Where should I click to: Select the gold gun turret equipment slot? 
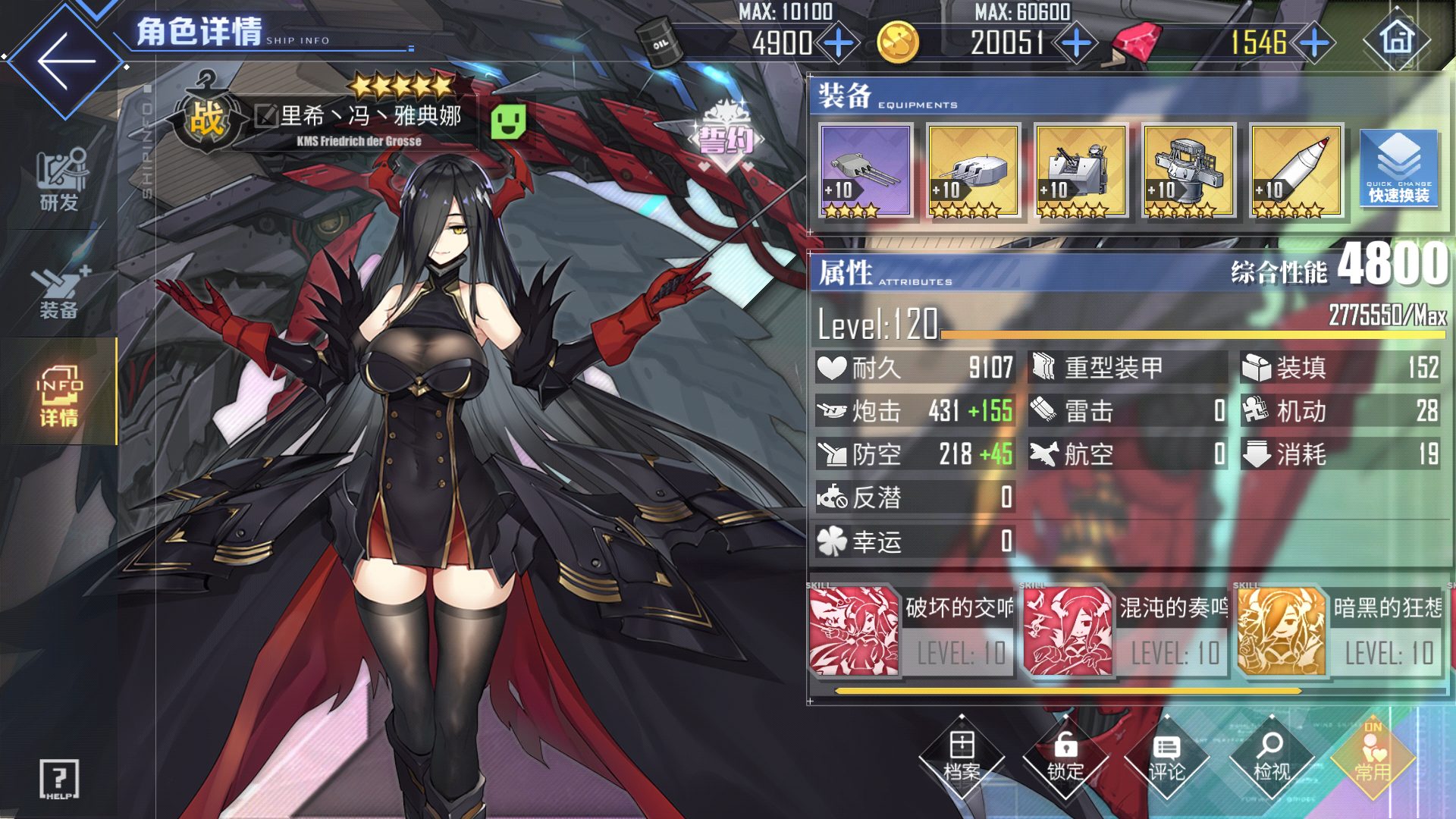coord(973,171)
